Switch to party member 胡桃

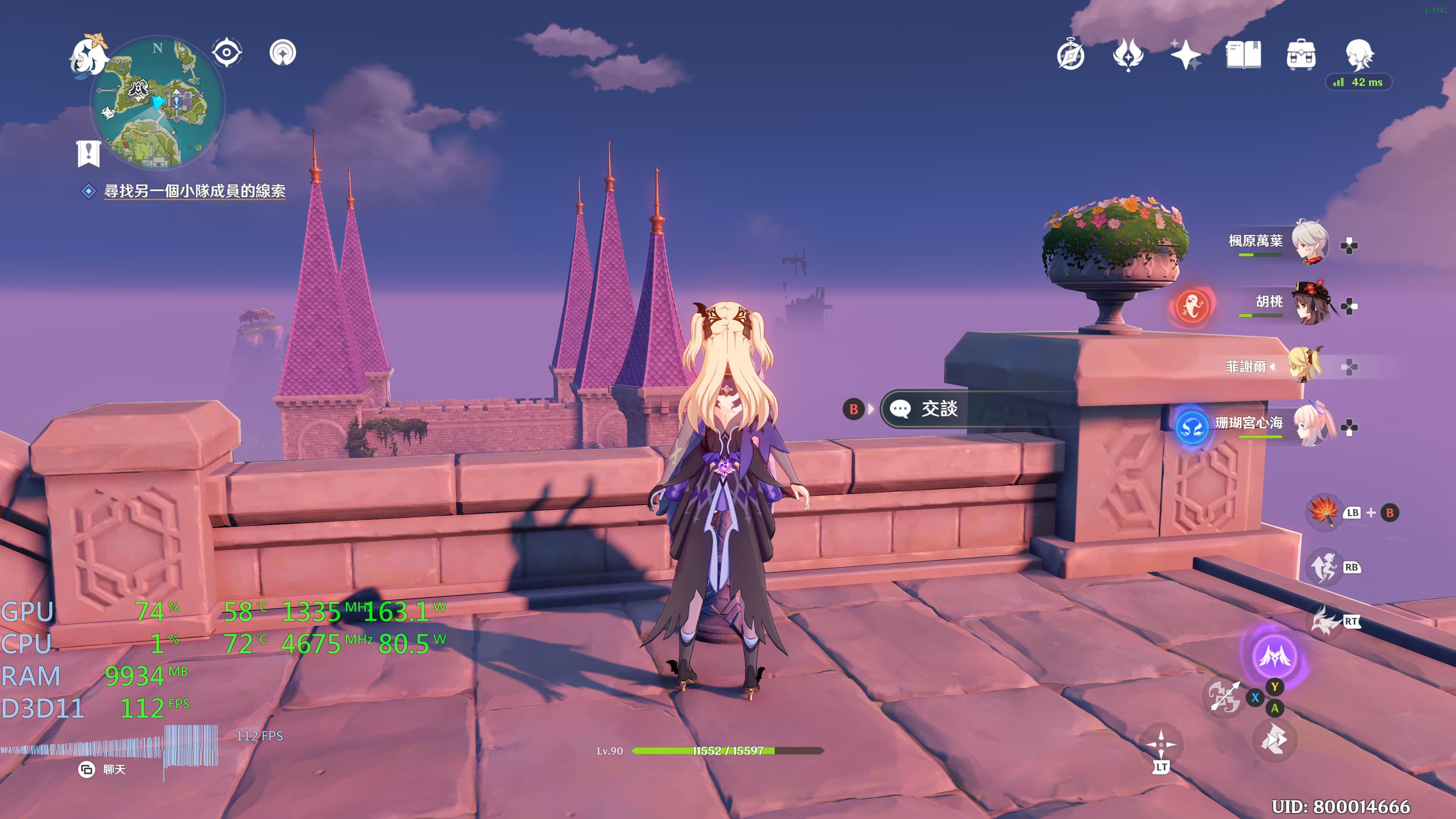coord(1311,303)
